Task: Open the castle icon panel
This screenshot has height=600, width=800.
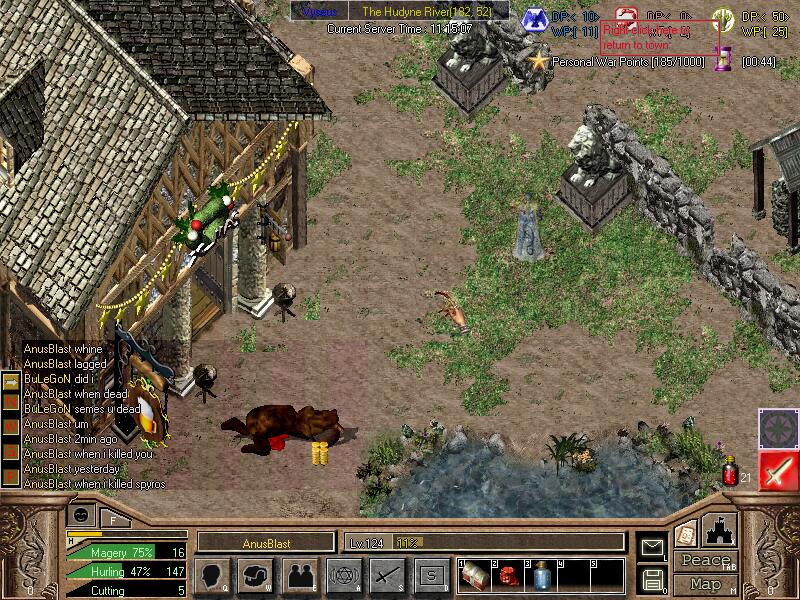Action: pos(720,530)
